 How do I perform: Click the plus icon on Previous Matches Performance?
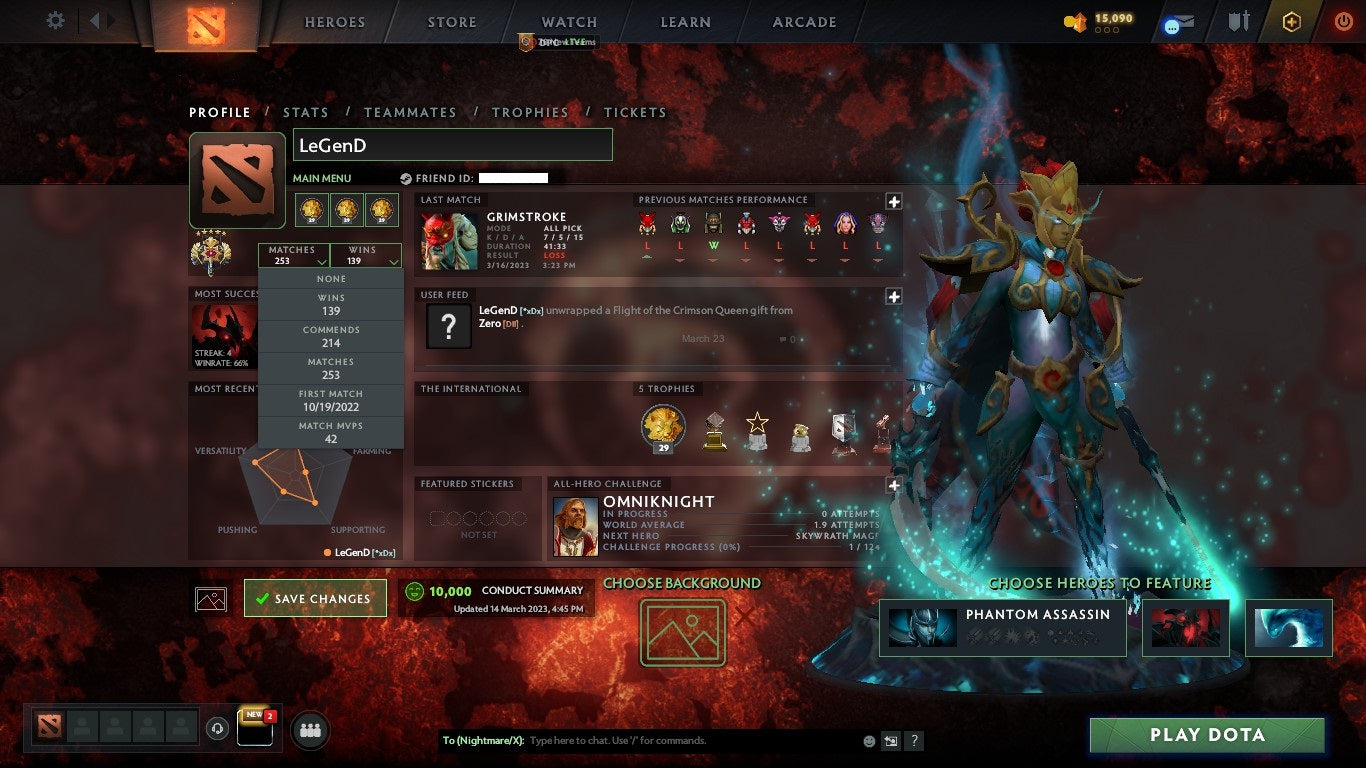[893, 202]
